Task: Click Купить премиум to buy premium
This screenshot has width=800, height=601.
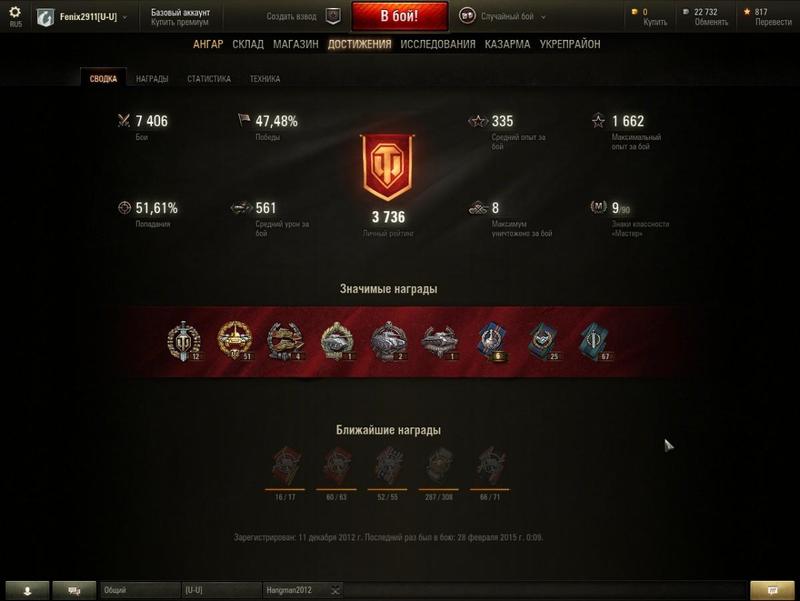Action: 180,22
